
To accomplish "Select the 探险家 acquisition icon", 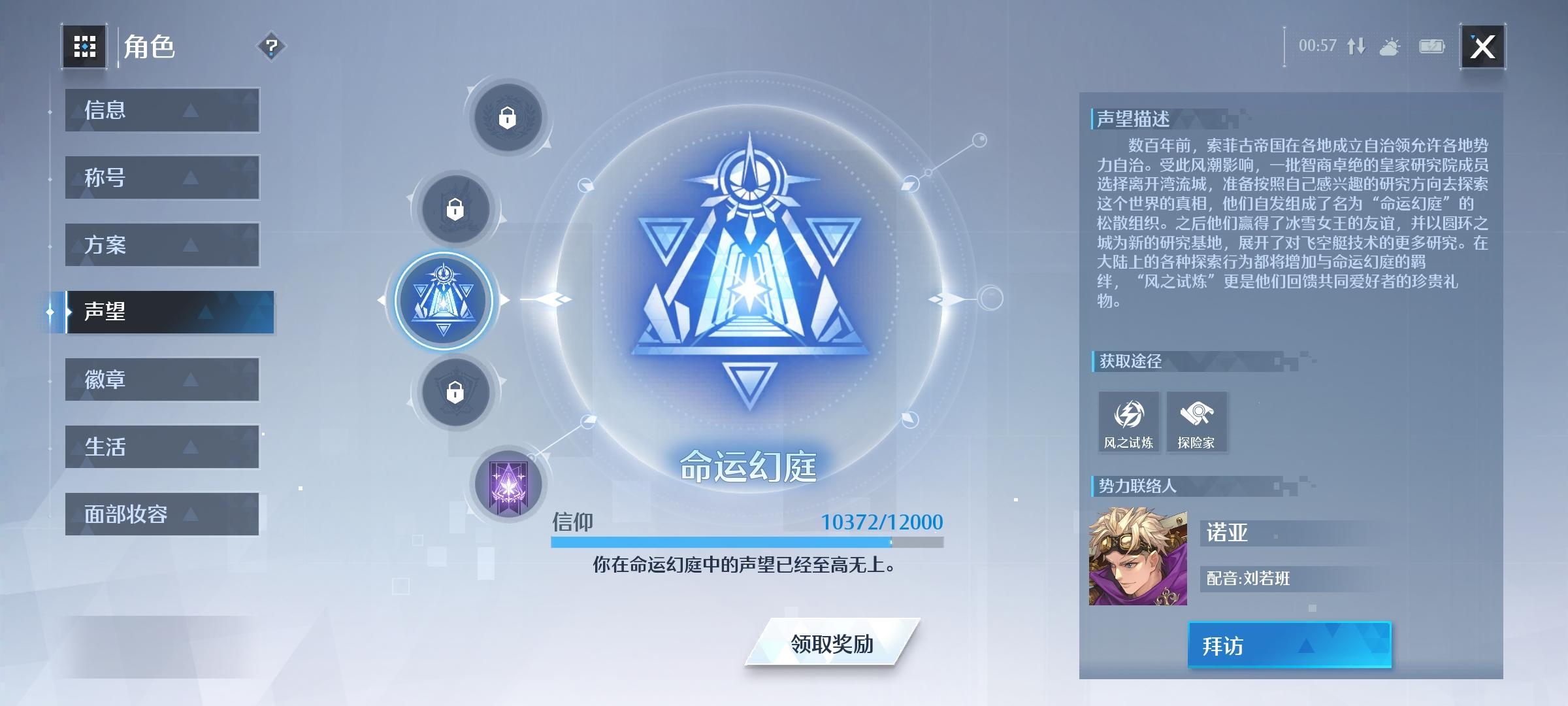I will point(1197,422).
